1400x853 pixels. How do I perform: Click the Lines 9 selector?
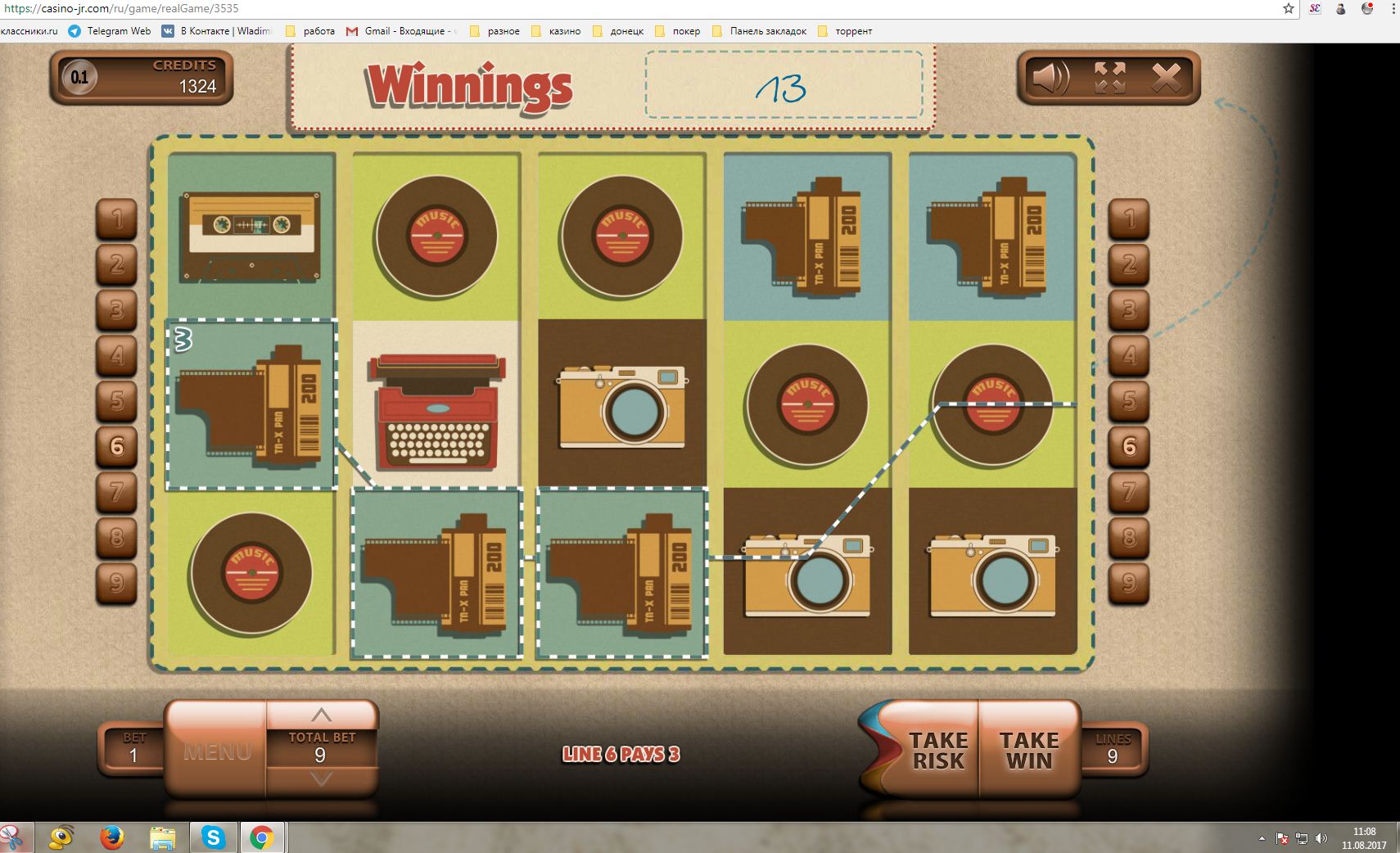click(x=1113, y=749)
